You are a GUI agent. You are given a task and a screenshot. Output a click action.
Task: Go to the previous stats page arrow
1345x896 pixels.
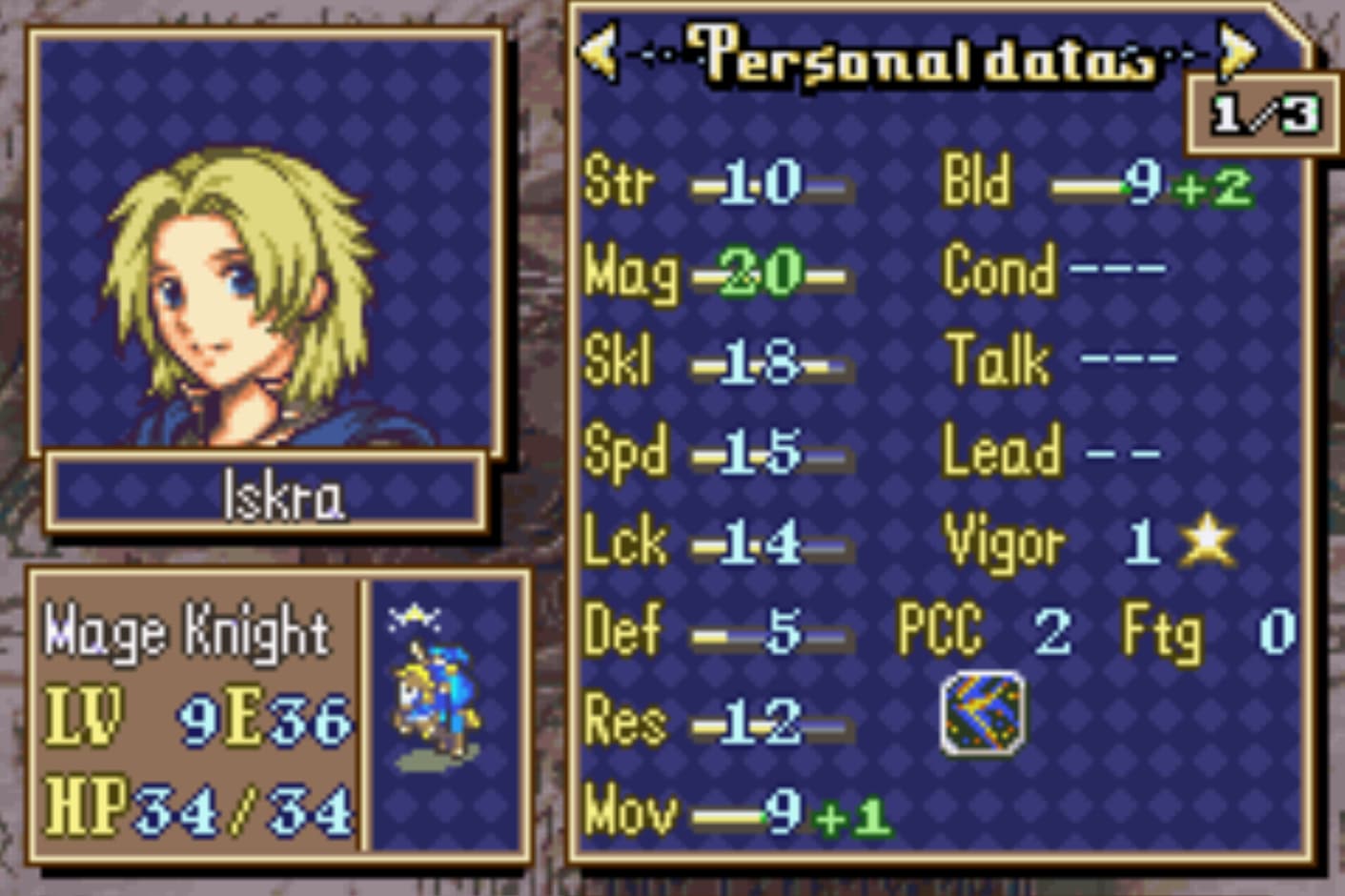(x=600, y=51)
